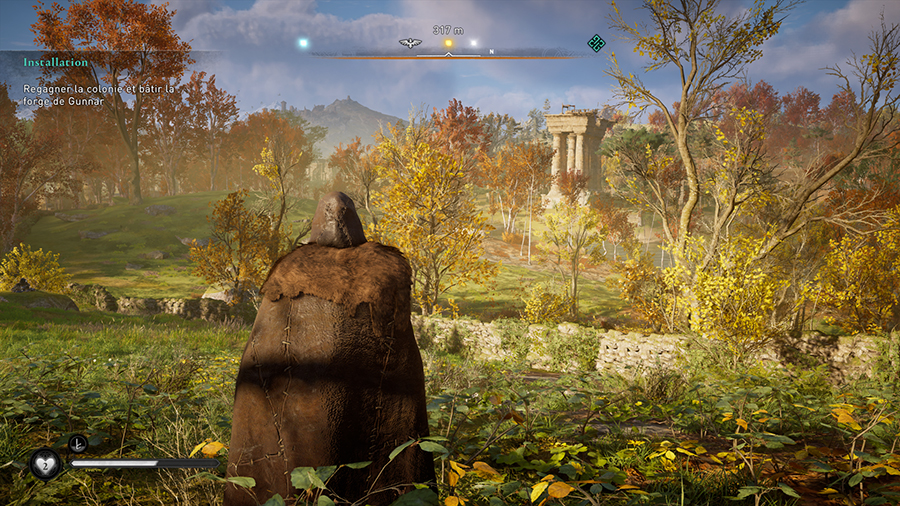Screen dimensions: 900x506
Task: Select the teal knot icon on the compass
Action: 596,42
